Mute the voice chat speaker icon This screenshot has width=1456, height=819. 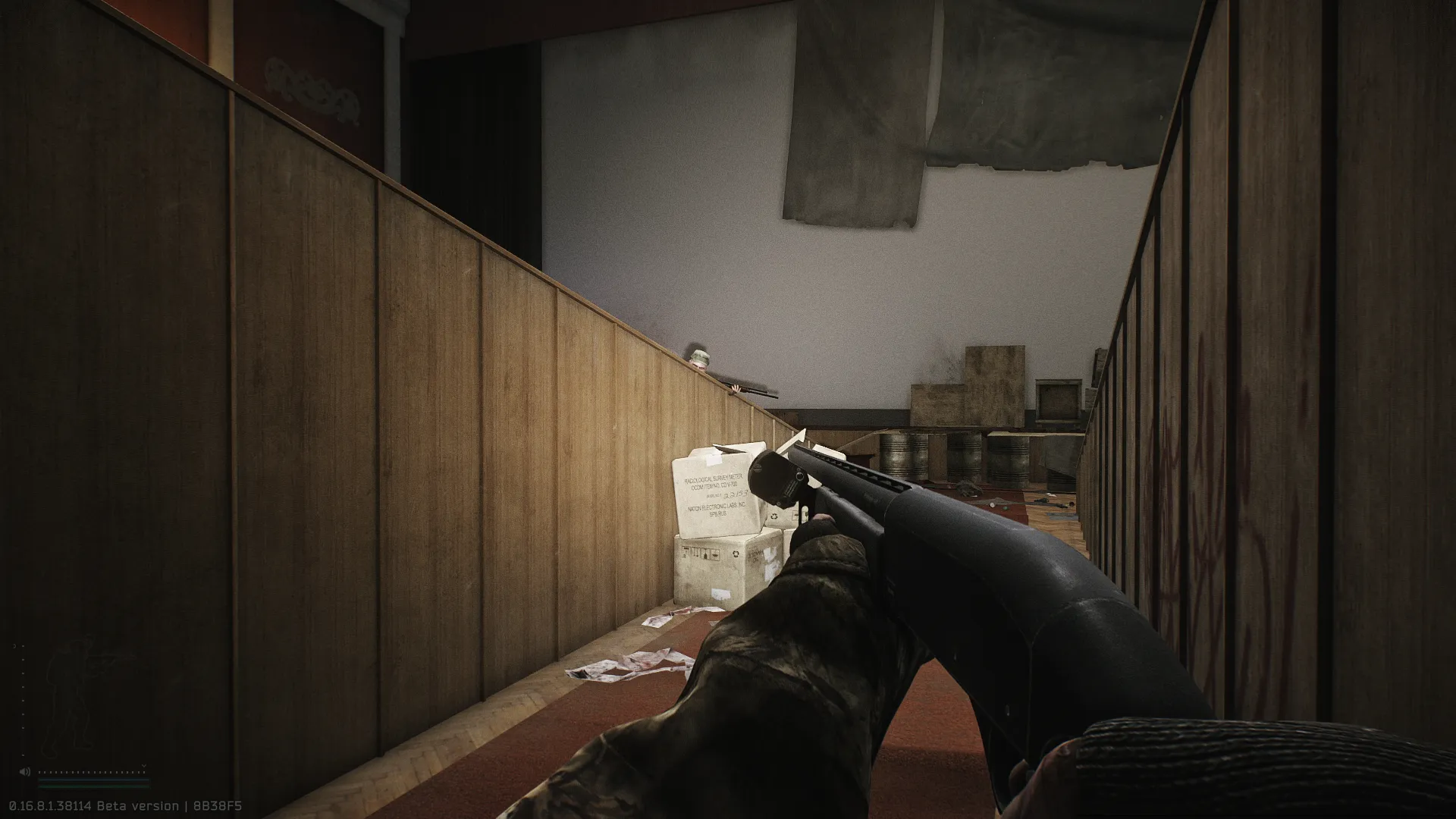pos(24,772)
